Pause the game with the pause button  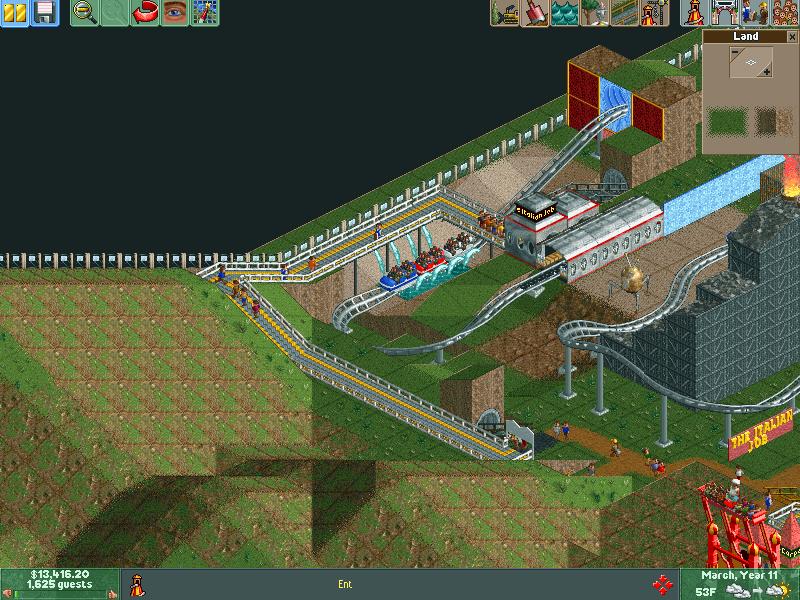tap(14, 13)
